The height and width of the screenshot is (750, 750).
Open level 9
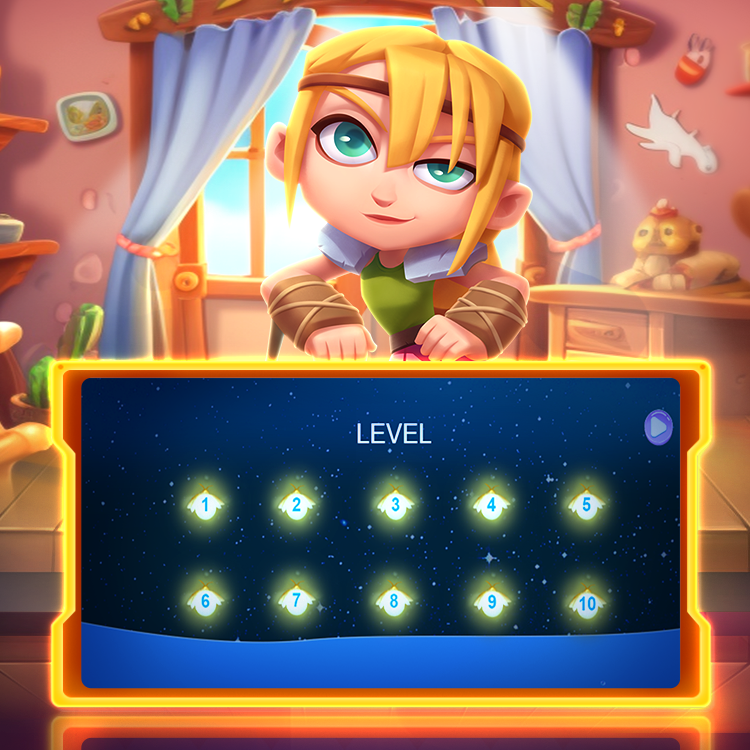coord(491,602)
